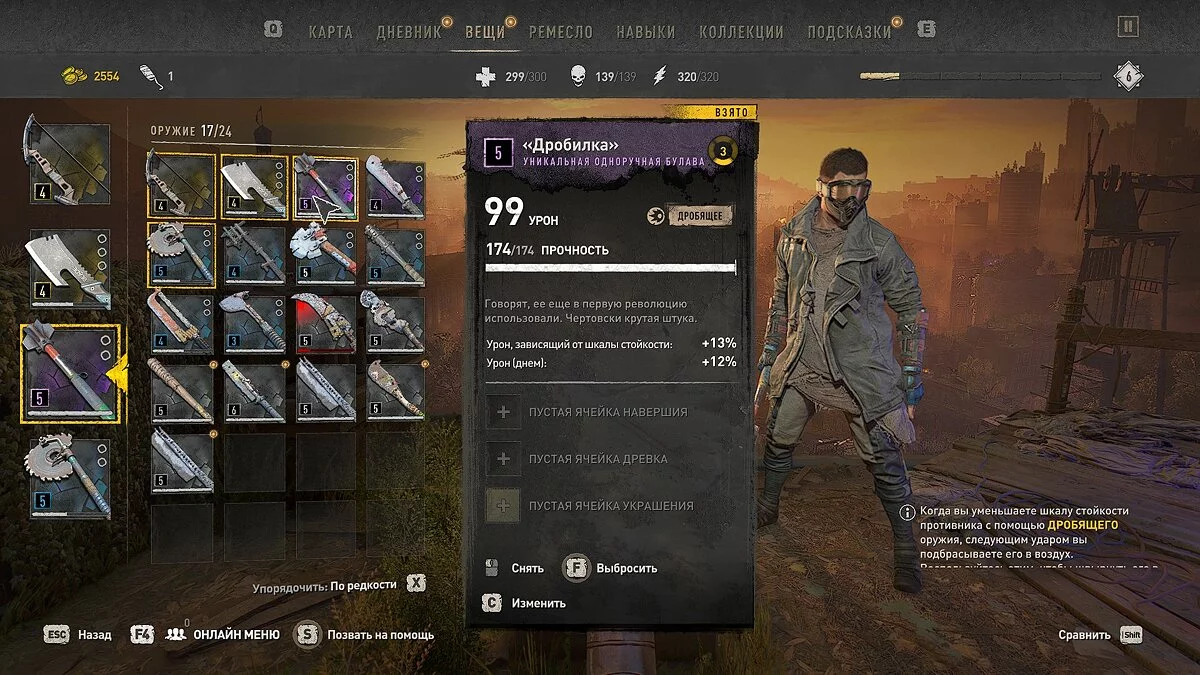The width and height of the screenshot is (1200, 675).
Task: Open the empty ПУСТАЯ ЯЧЕЙКА НАВЕРШИЯ mod slot
Action: point(608,412)
